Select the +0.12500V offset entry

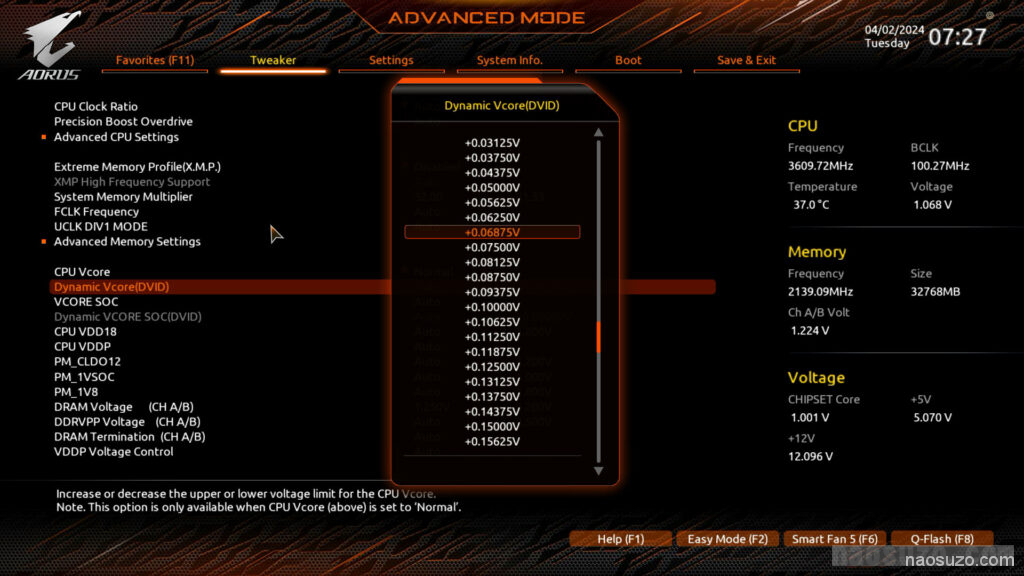(x=492, y=366)
